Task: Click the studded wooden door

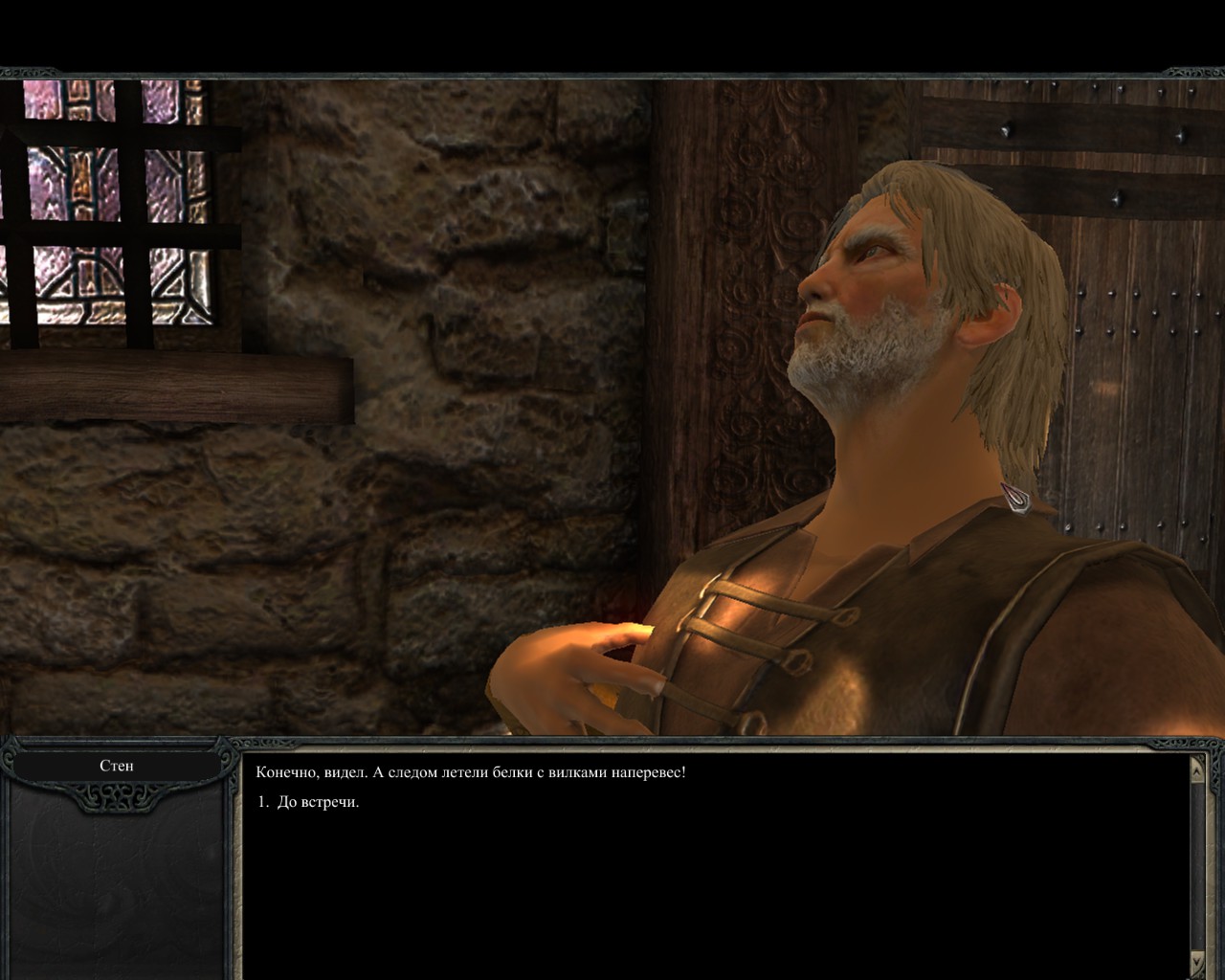Action: [x=1129, y=287]
